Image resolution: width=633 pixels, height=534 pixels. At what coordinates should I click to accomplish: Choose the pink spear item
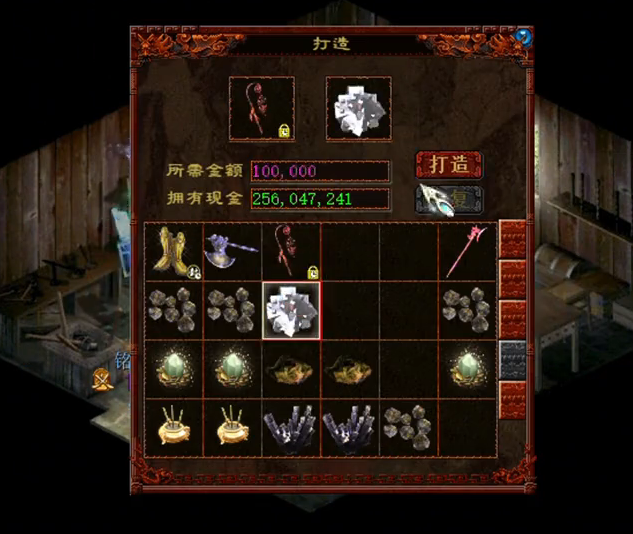(x=467, y=251)
